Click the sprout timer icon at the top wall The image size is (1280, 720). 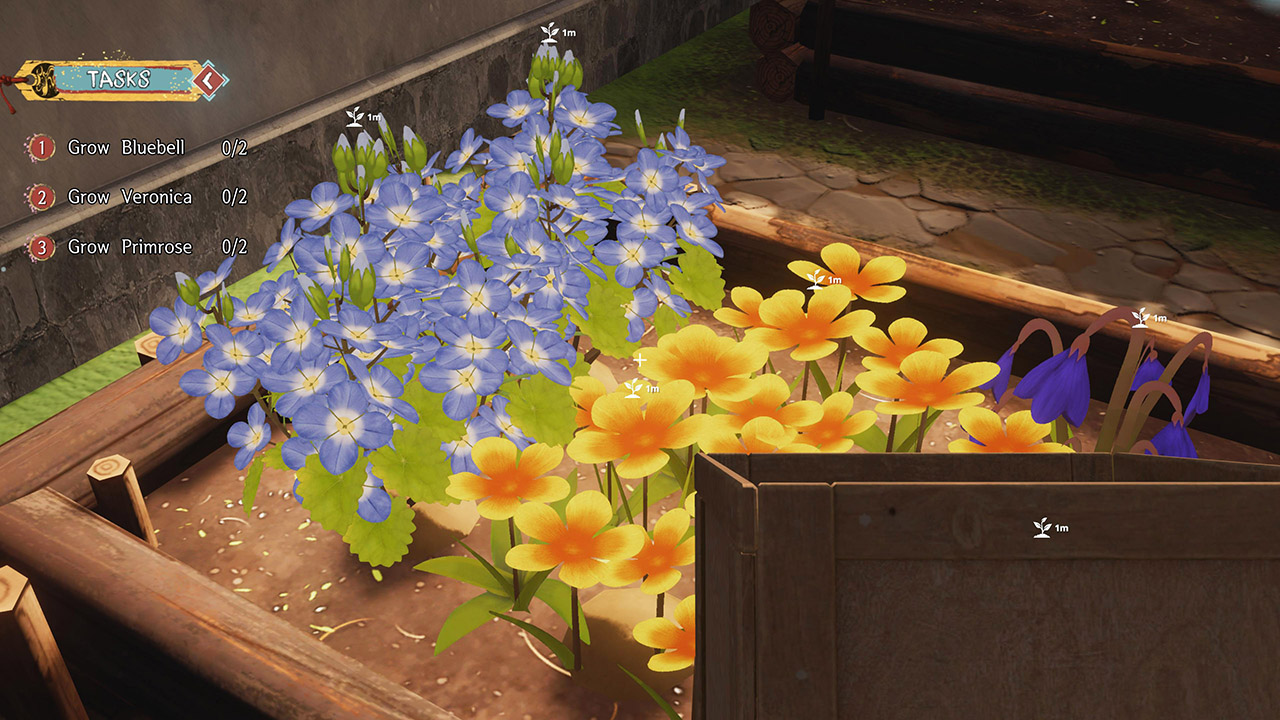(548, 31)
